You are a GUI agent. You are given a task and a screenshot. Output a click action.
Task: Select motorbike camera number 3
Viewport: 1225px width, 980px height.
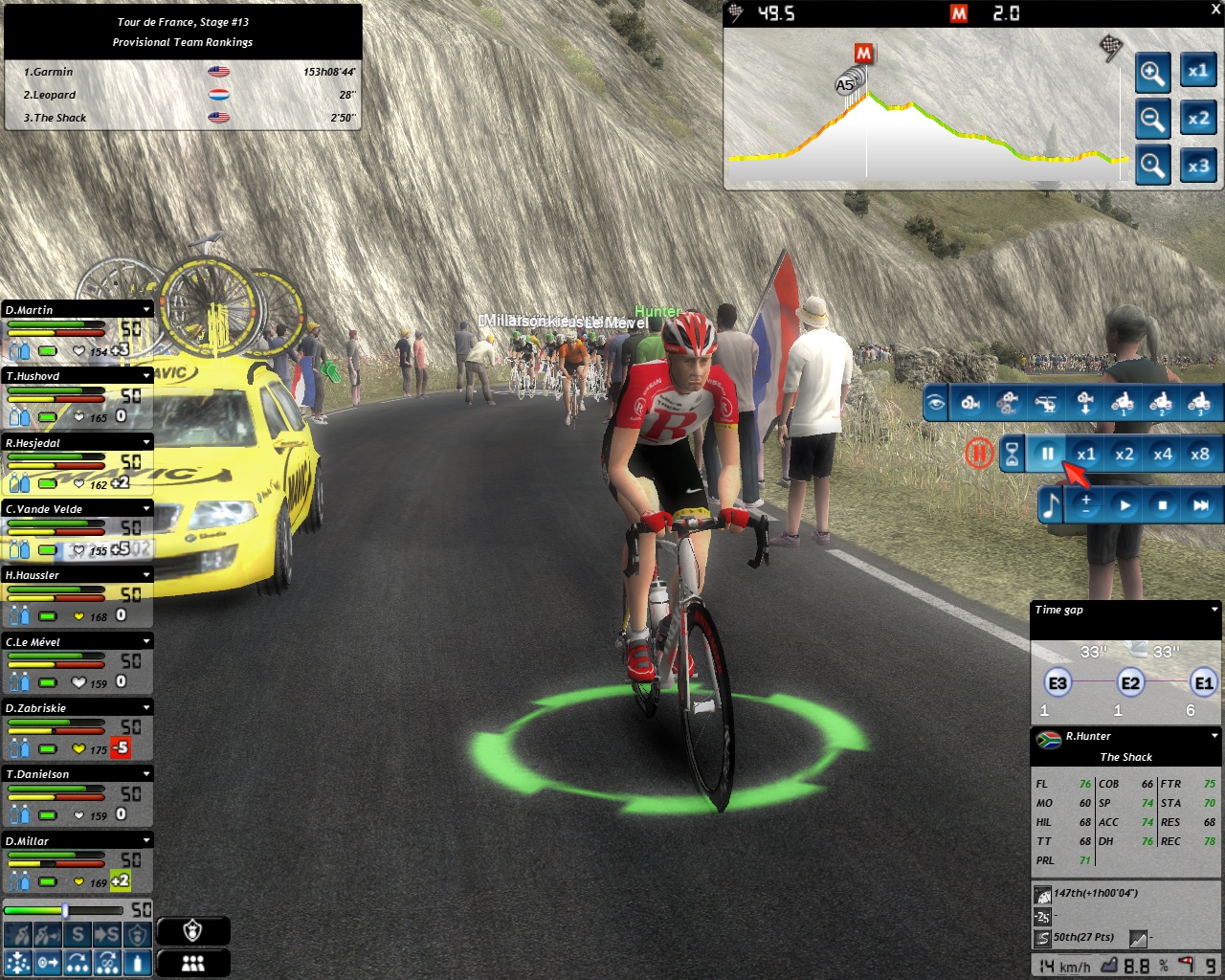tap(1198, 404)
